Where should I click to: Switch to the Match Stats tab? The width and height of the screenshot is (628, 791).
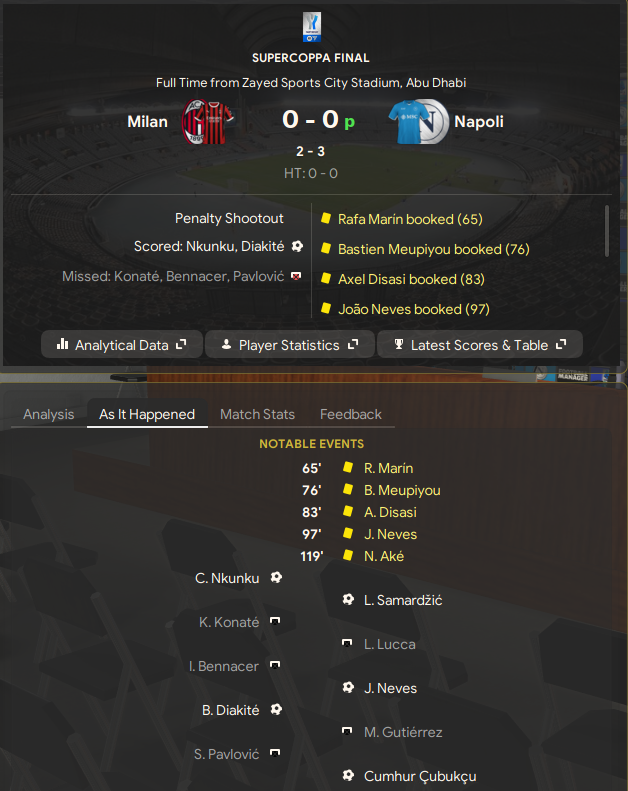(x=257, y=414)
